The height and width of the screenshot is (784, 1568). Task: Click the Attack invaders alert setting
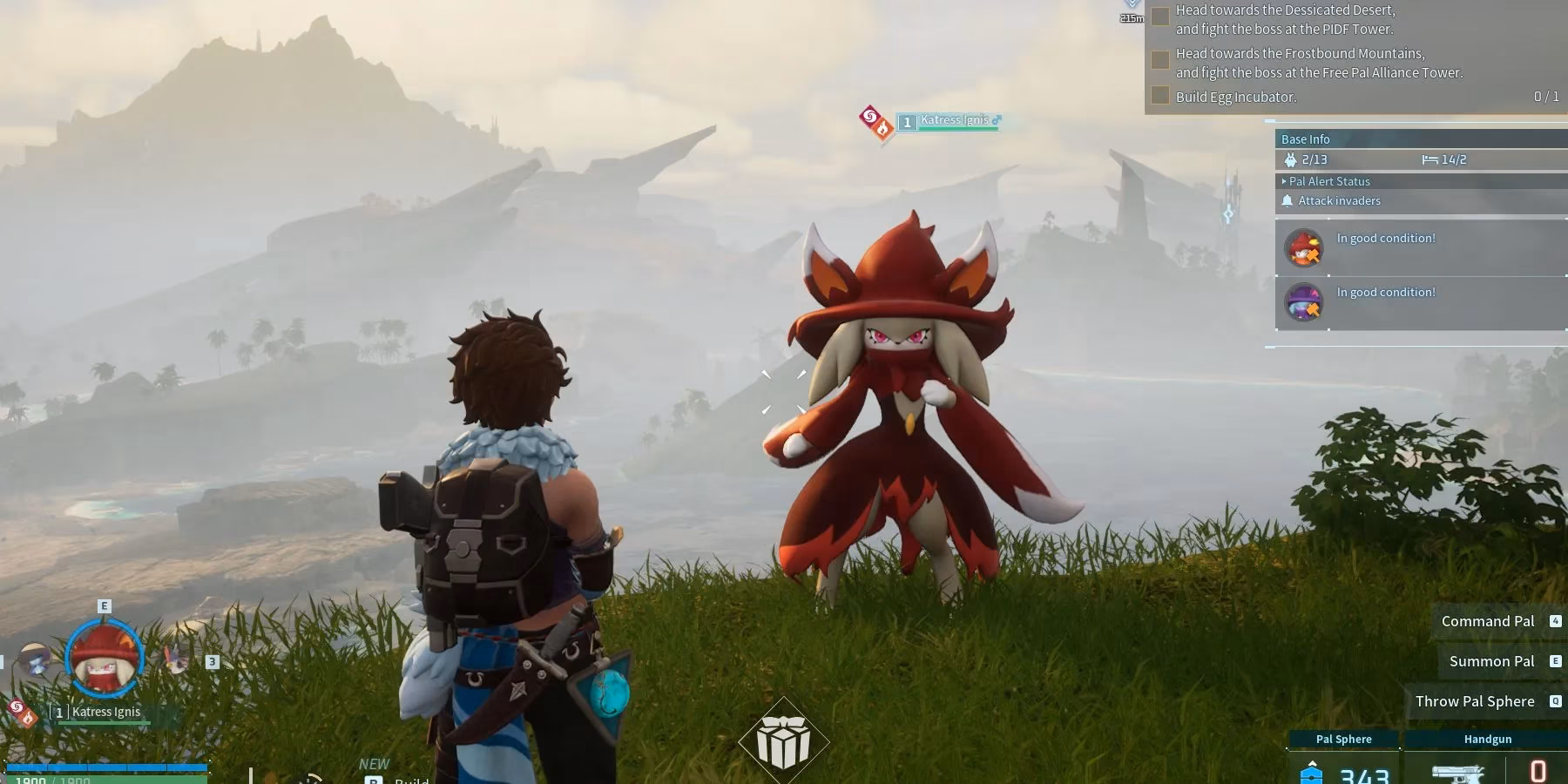point(1339,200)
